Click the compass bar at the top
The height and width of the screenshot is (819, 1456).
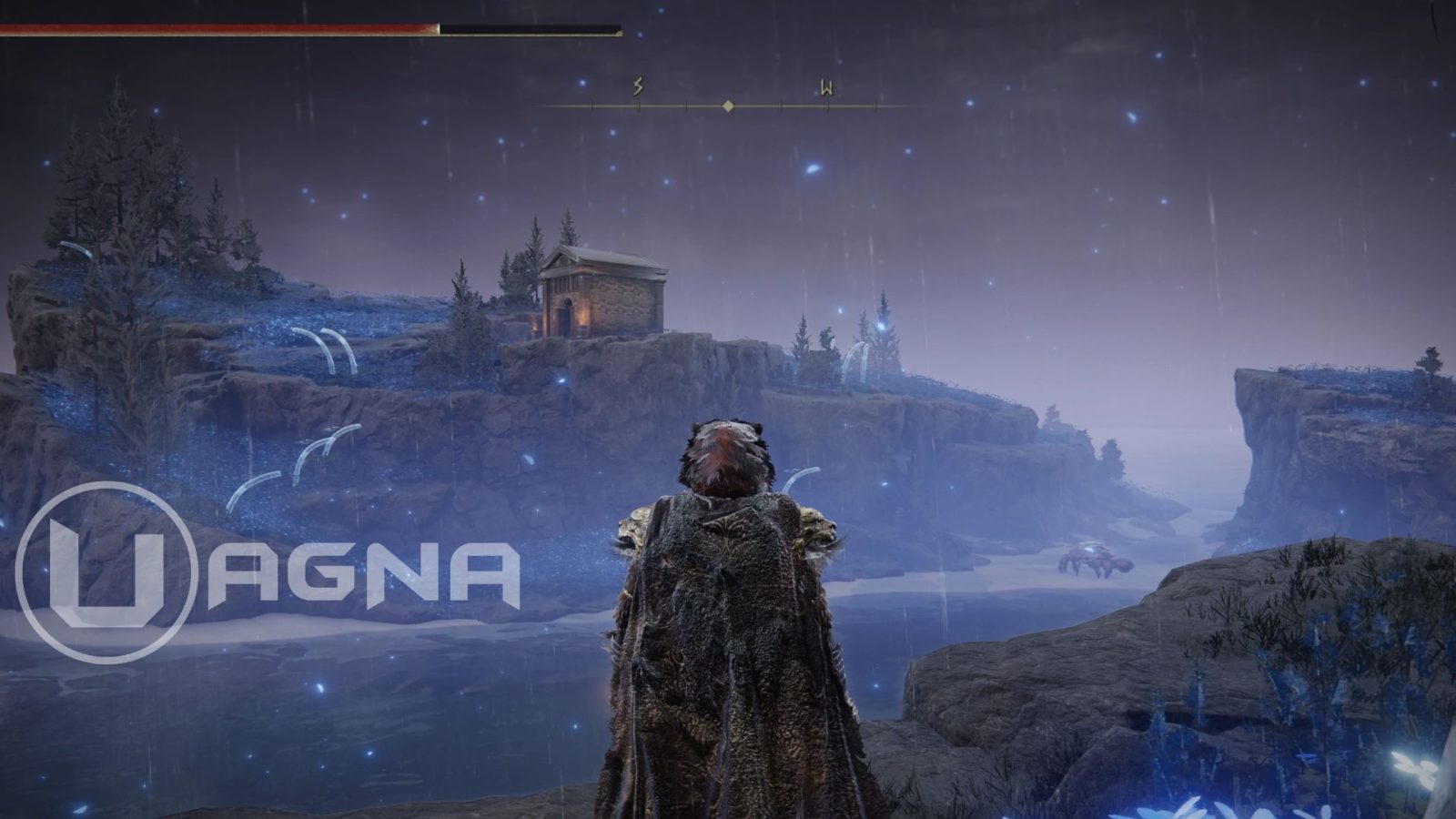pyautogui.click(x=728, y=106)
